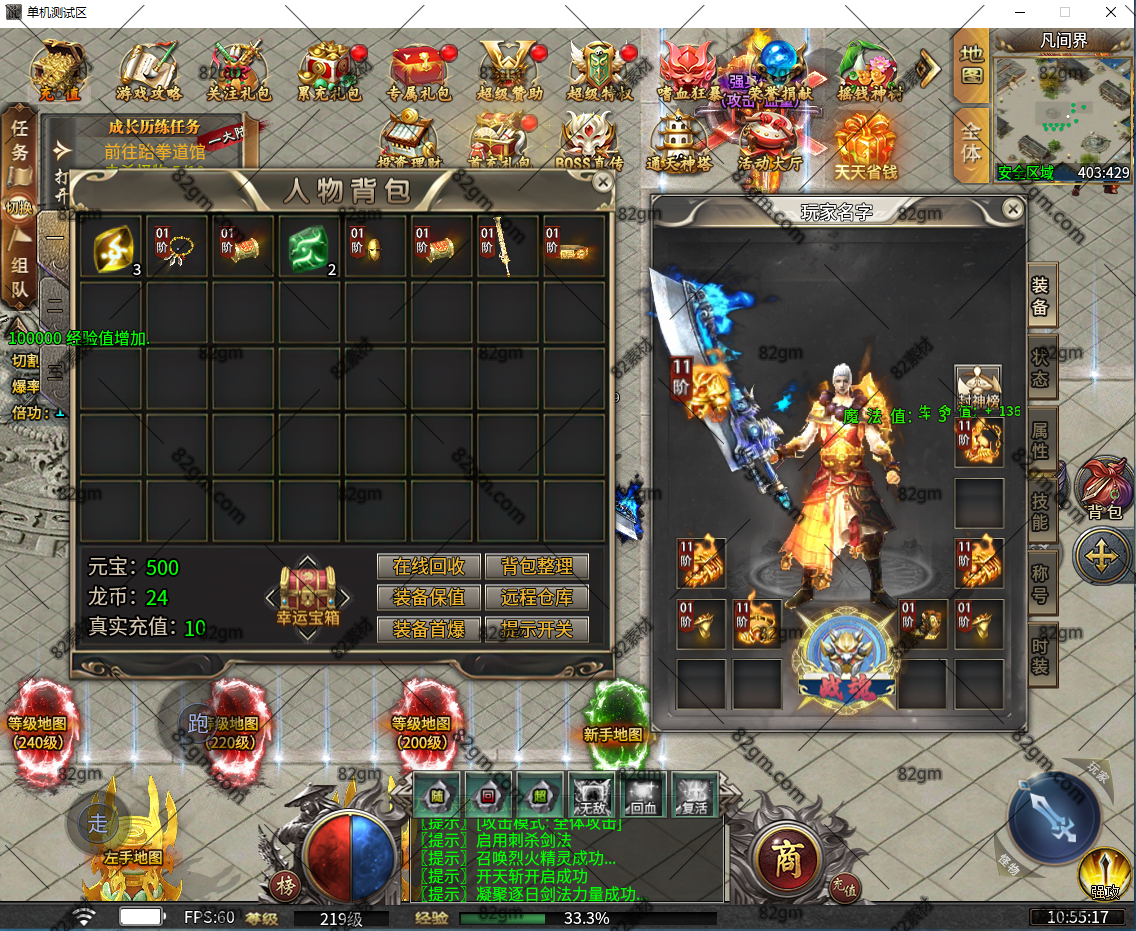Switch to the 状态 tab
1136x931 pixels.
pyautogui.click(x=1040, y=368)
